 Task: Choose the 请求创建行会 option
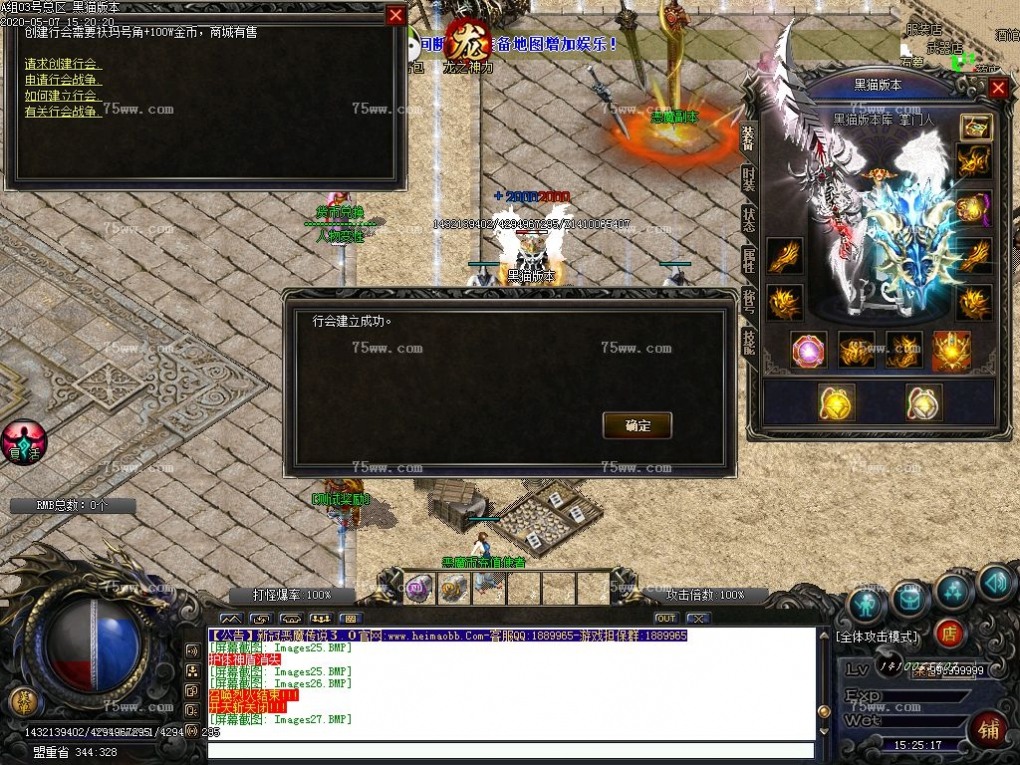(63, 64)
